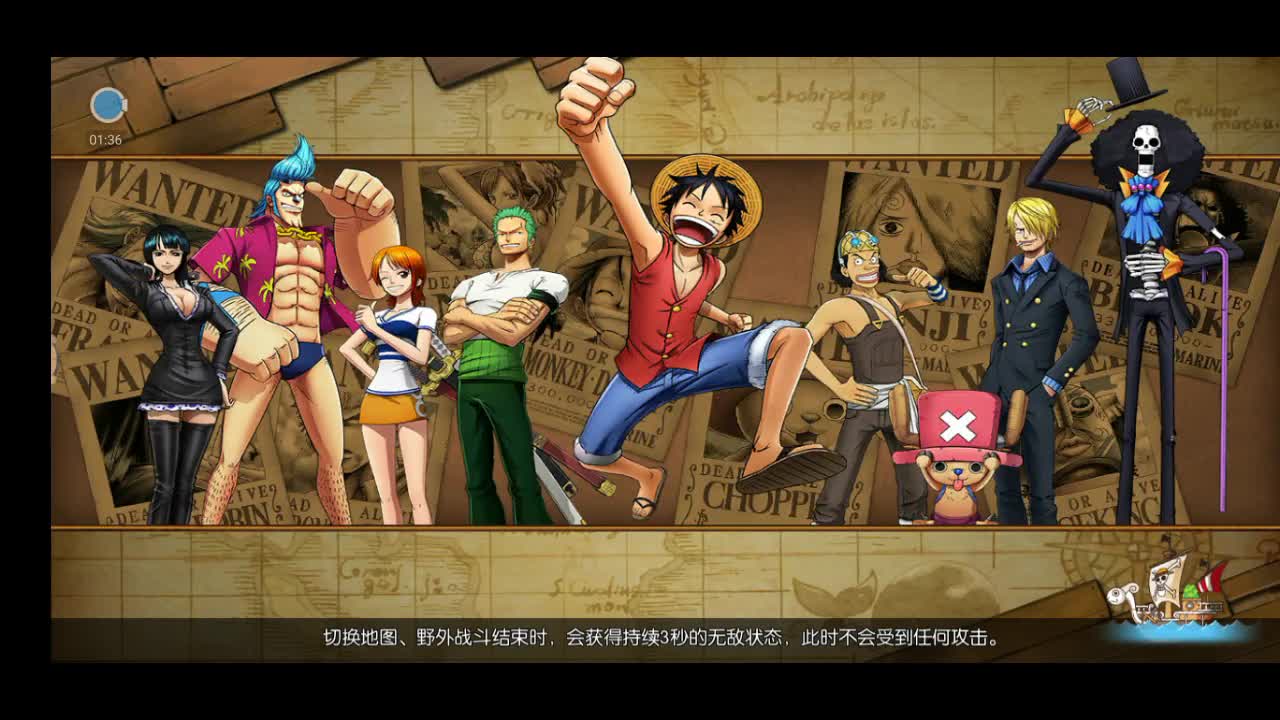Select Nami in the character lineup

coord(395,340)
